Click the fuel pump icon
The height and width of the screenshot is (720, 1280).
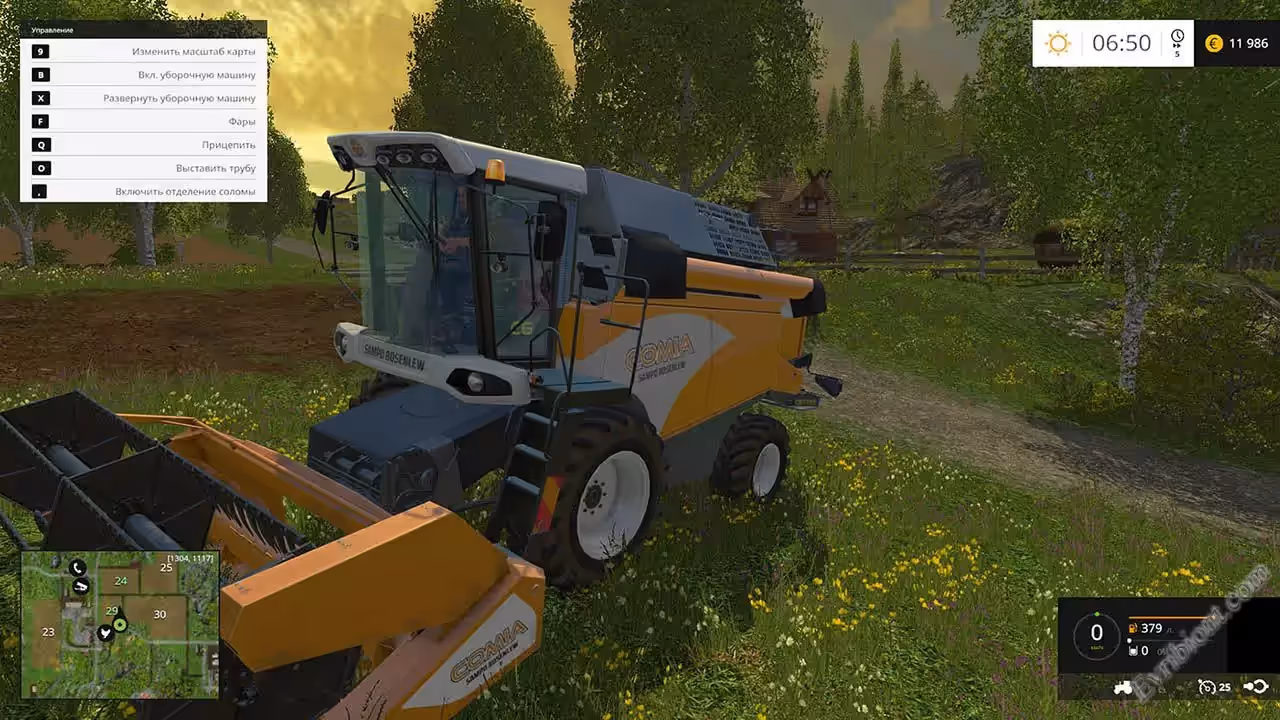point(1133,628)
